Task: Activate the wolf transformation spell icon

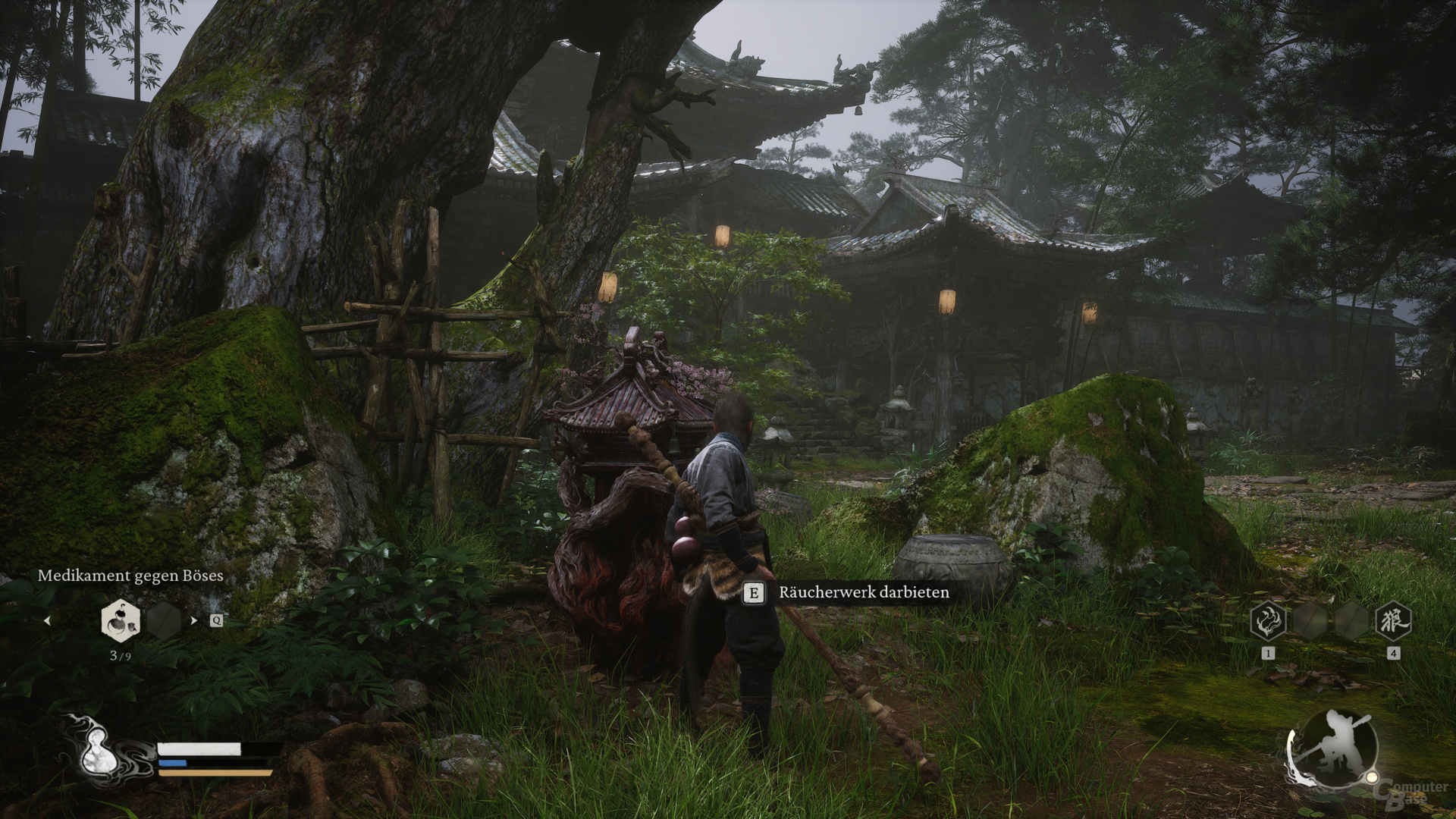Action: 1392,621
